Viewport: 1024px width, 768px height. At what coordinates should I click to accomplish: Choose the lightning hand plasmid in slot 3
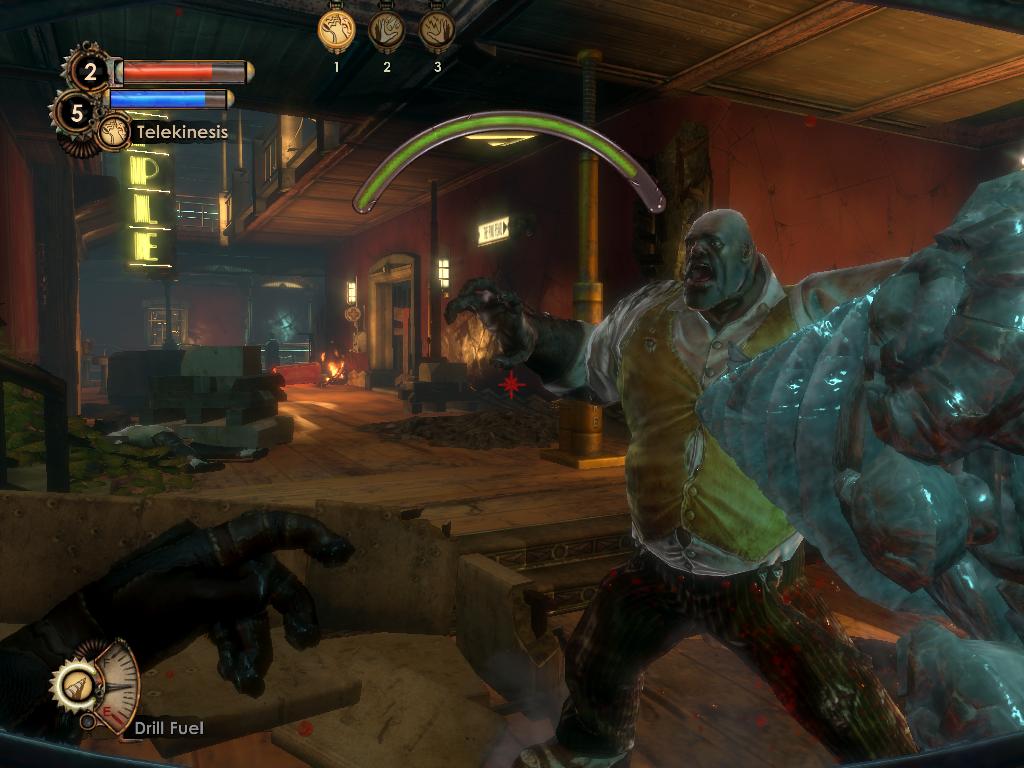click(437, 30)
